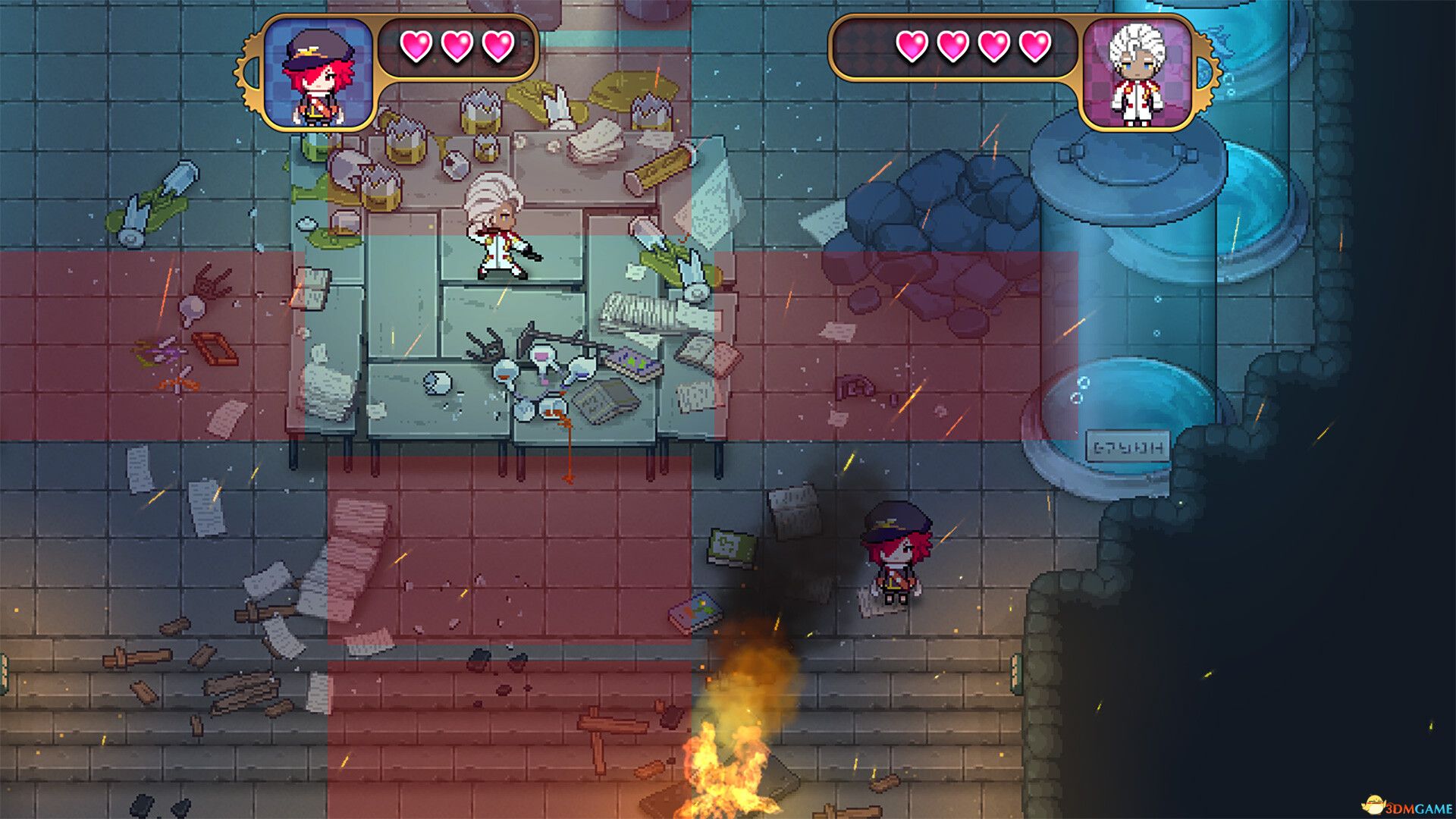Select the green book lying near the fire
This screenshot has width=1456, height=819.
pyautogui.click(x=730, y=546)
